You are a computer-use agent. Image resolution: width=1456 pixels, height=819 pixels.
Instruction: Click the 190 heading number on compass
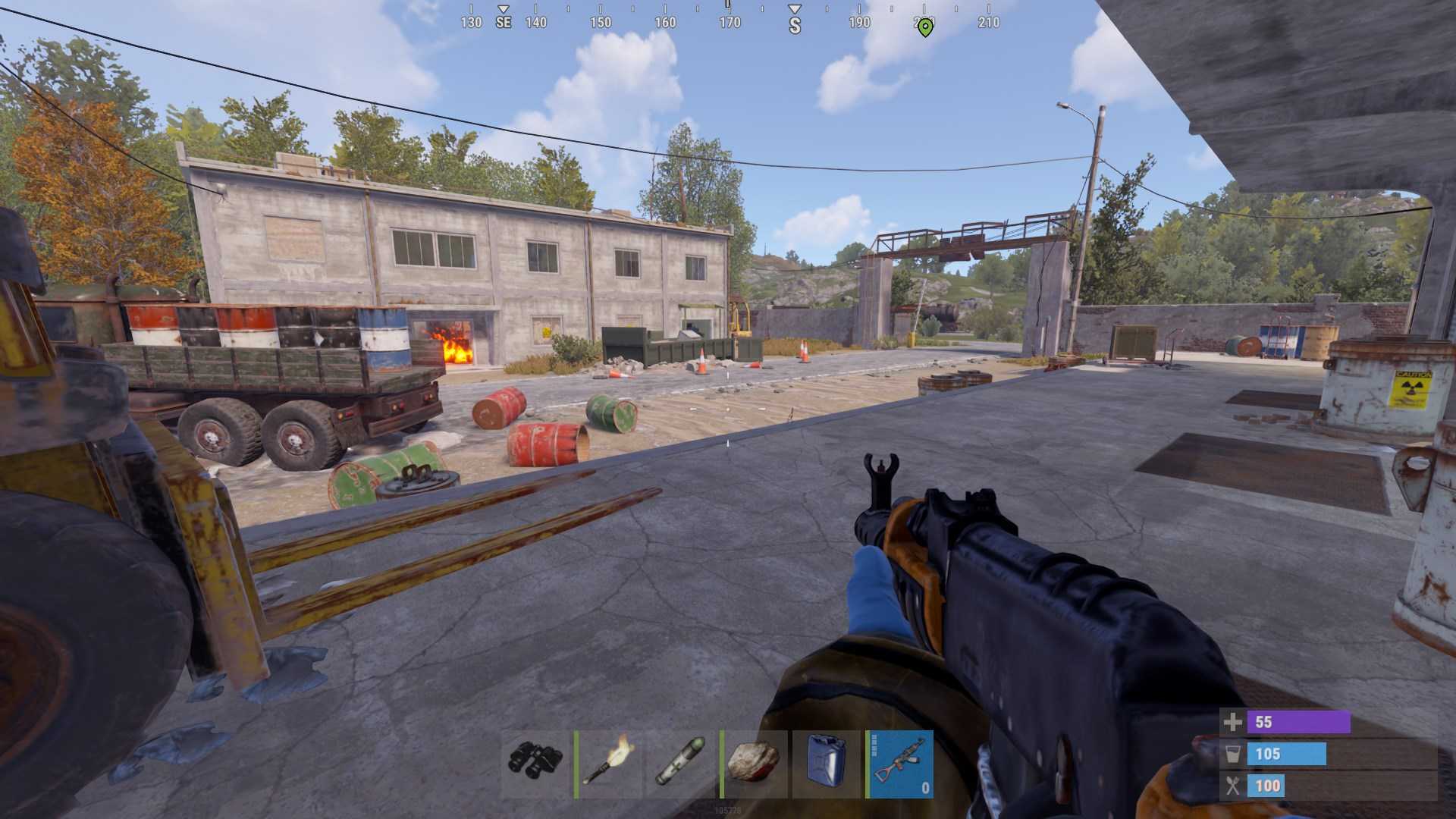pyautogui.click(x=858, y=23)
